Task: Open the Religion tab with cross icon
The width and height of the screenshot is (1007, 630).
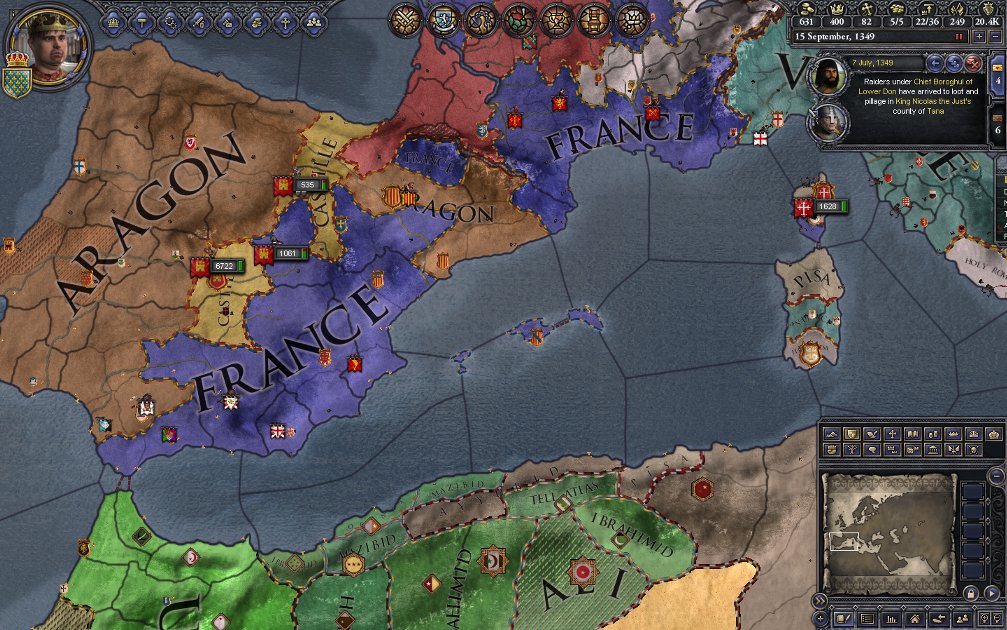Action: click(x=285, y=20)
